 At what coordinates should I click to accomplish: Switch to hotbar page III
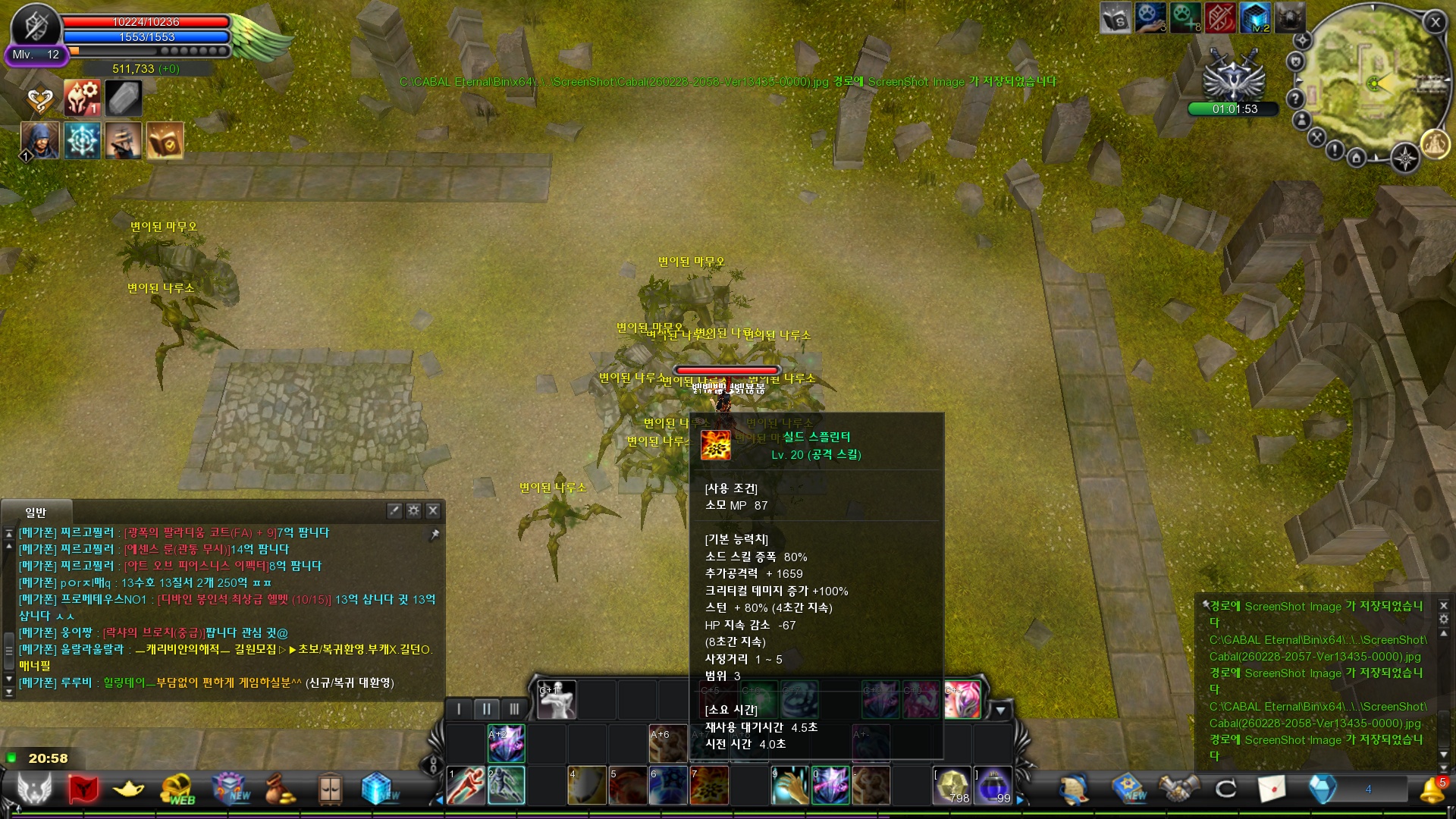(x=514, y=709)
